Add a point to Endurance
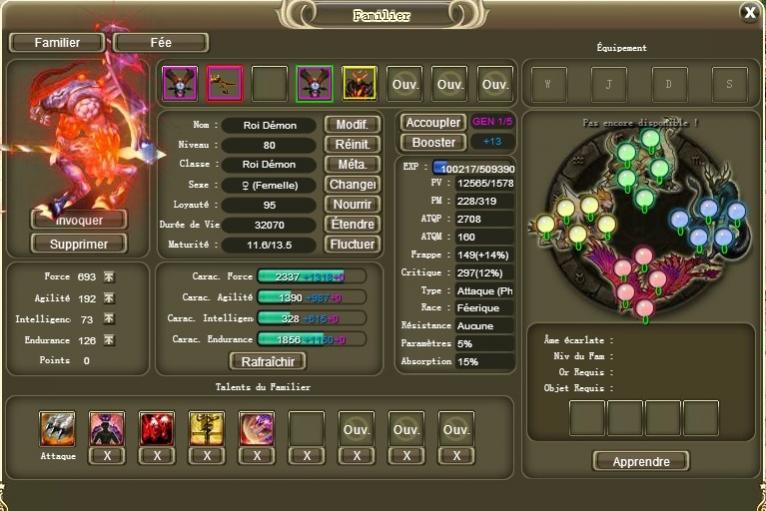The width and height of the screenshot is (766, 511). click(109, 340)
